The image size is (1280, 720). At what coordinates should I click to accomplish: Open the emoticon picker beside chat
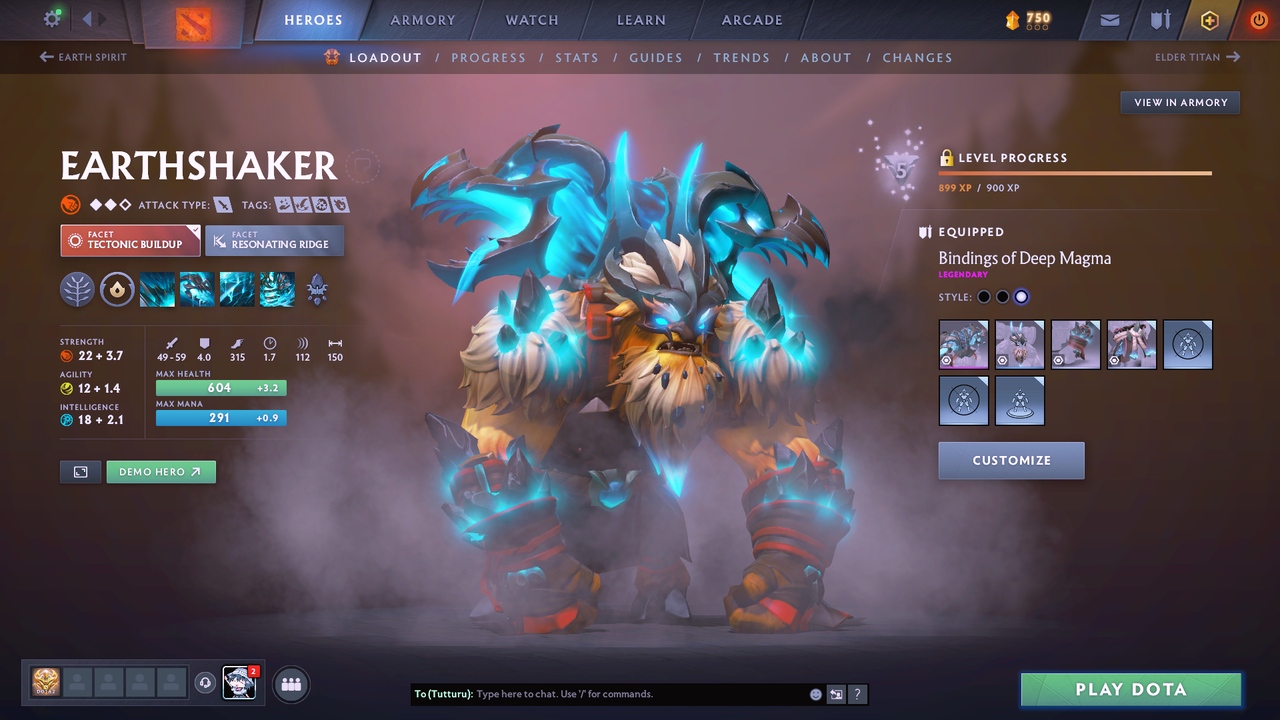[x=815, y=693]
